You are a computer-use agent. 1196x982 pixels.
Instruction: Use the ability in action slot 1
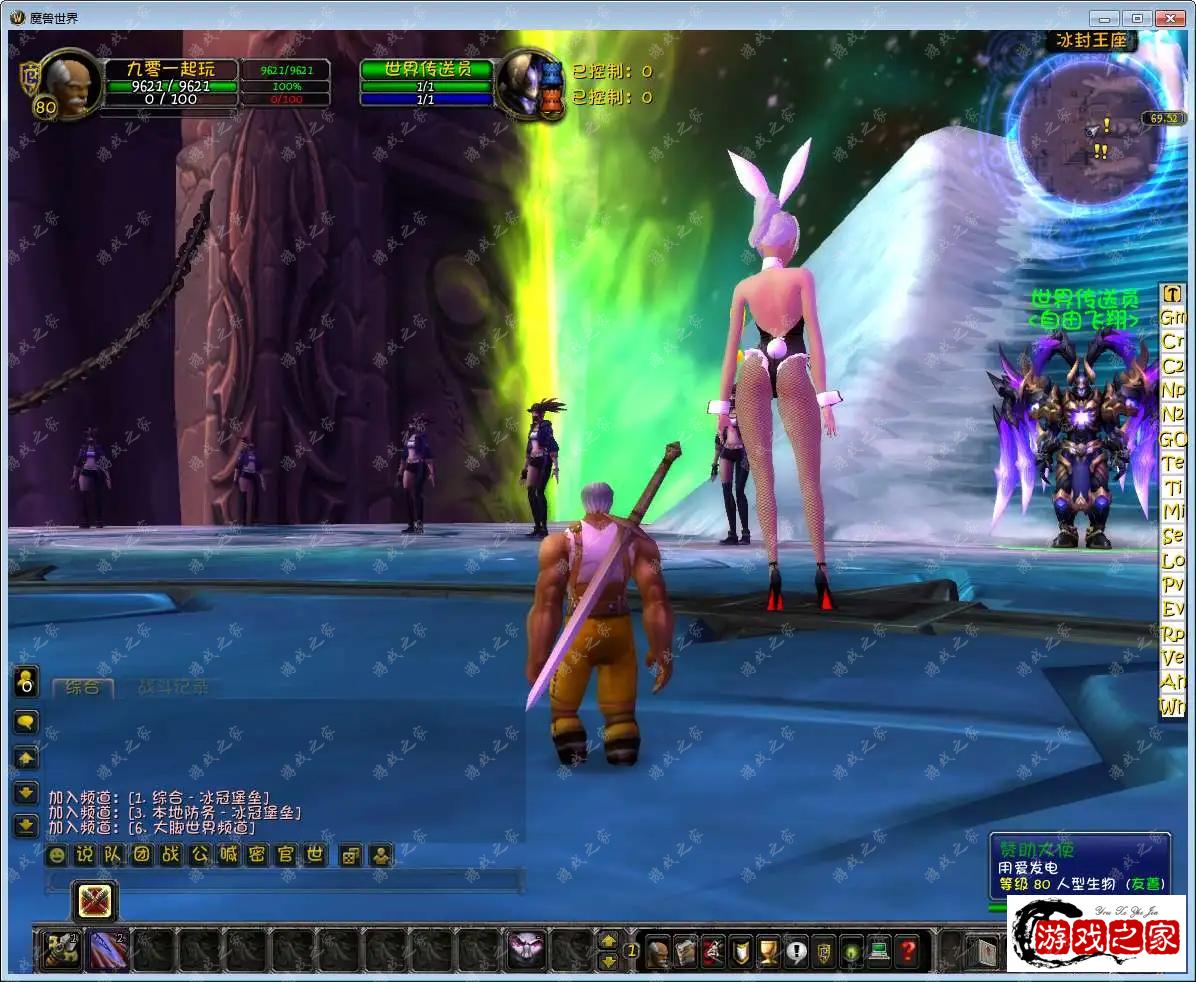click(59, 949)
